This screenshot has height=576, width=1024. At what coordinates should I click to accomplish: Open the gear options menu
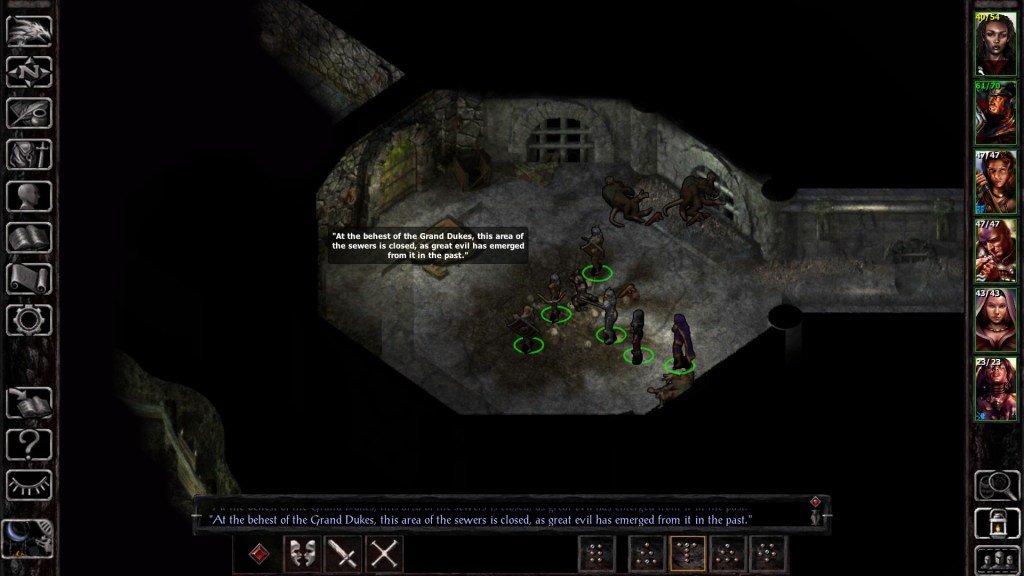click(x=29, y=320)
